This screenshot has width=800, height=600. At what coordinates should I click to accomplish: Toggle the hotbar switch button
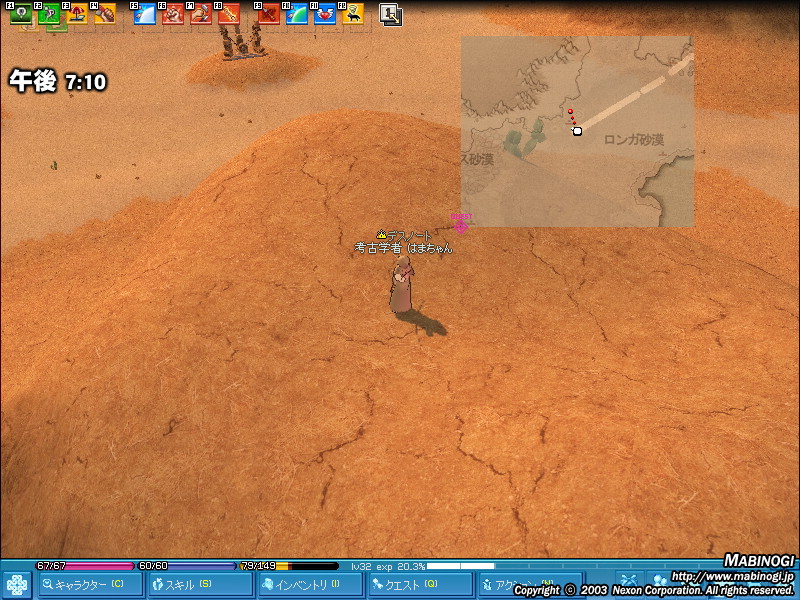tap(391, 14)
